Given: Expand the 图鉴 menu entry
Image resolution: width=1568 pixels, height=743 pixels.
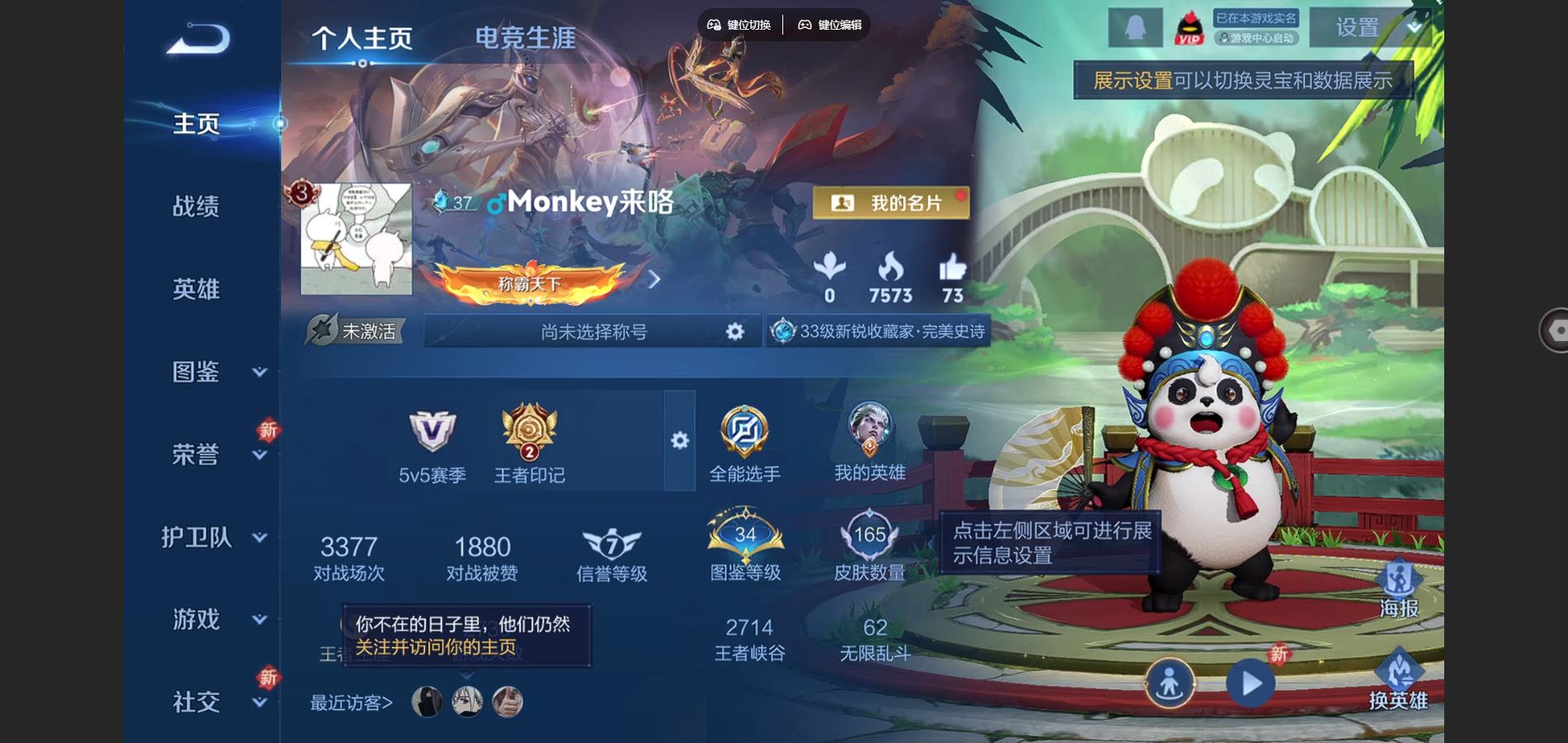Looking at the screenshot, I should coord(213,372).
